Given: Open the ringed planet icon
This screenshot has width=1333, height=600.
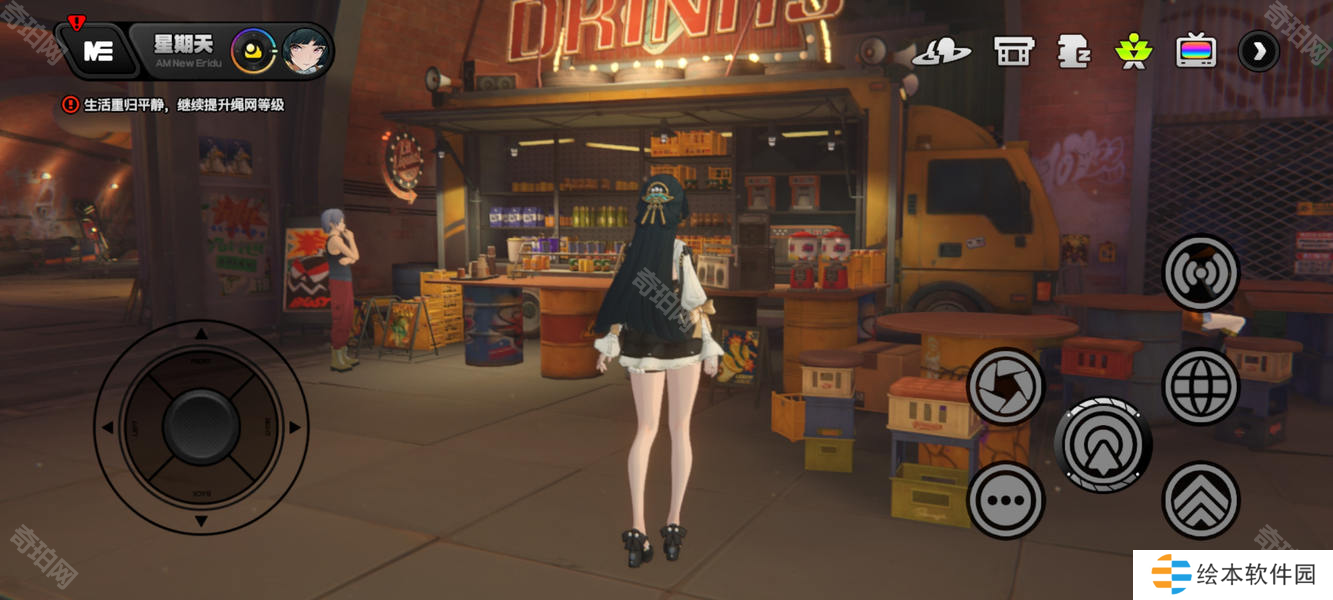Looking at the screenshot, I should pos(941,51).
